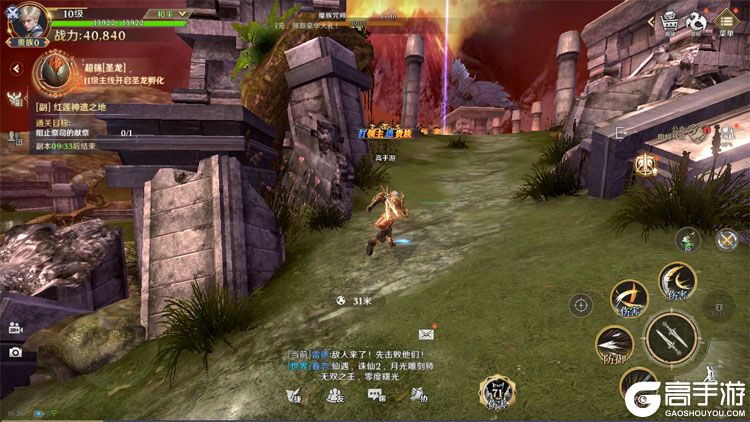
Task: Take a screenshot with the camera icon
Action: click(15, 352)
